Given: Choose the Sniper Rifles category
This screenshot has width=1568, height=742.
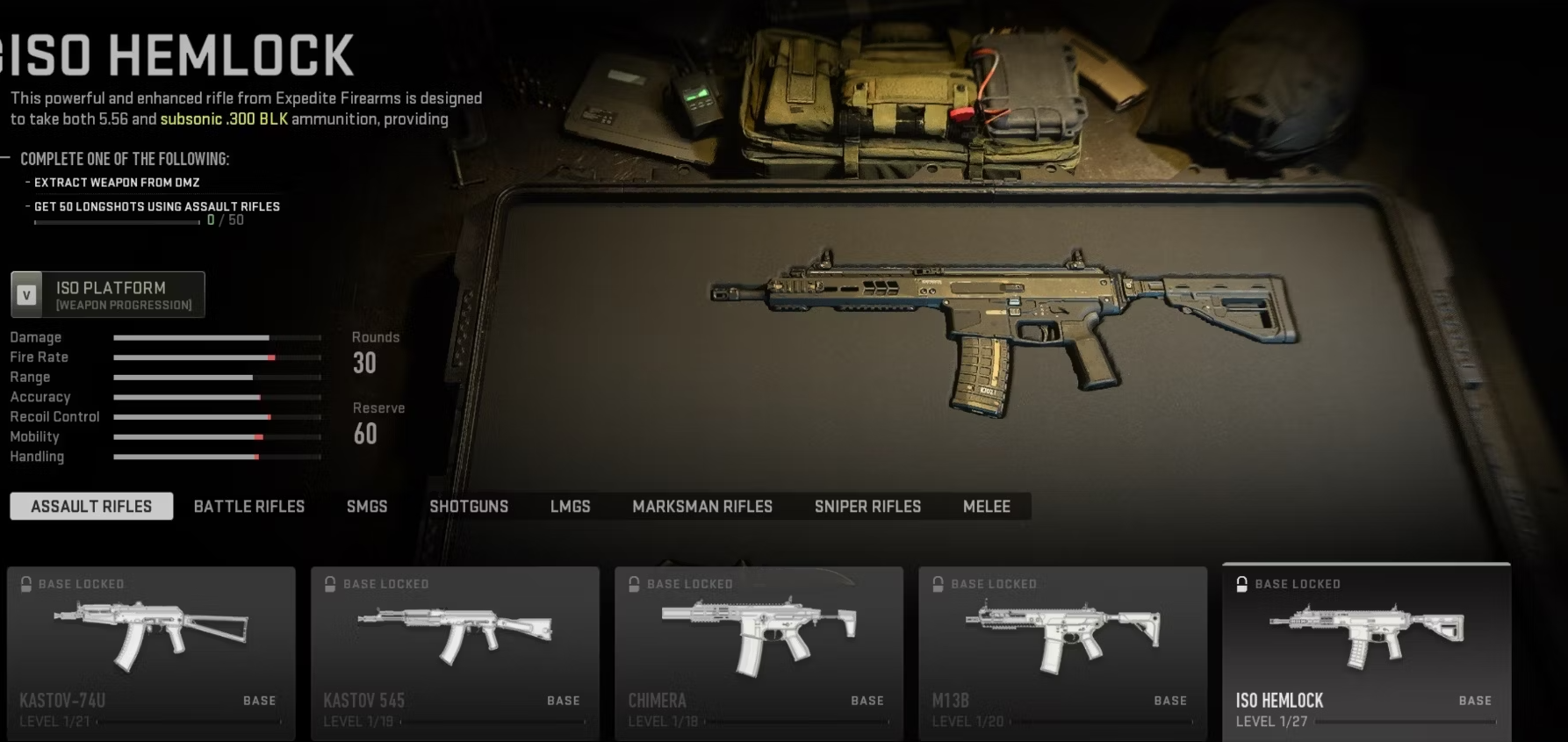Looking at the screenshot, I should (x=867, y=507).
